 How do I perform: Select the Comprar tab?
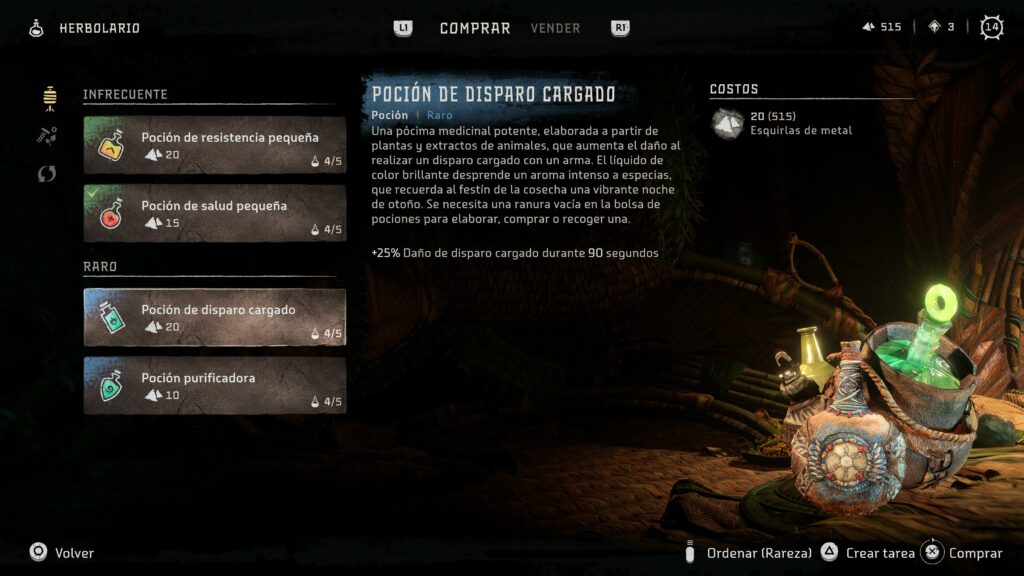(475, 28)
